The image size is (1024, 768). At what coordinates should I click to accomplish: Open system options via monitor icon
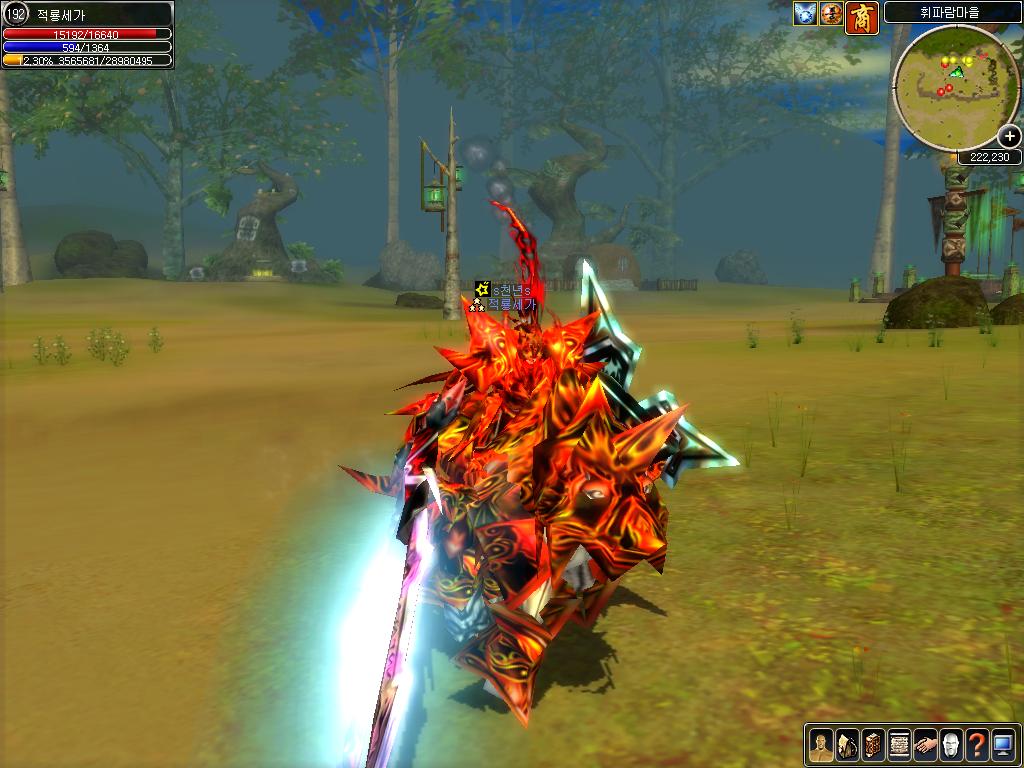click(1003, 745)
